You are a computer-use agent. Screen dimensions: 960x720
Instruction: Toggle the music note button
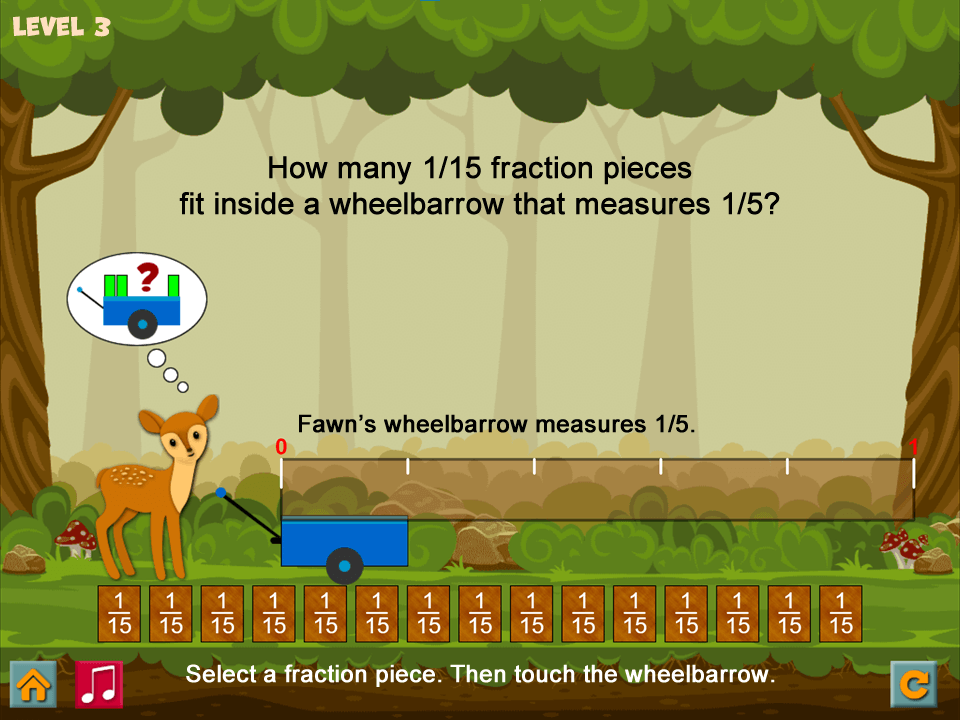click(x=99, y=684)
